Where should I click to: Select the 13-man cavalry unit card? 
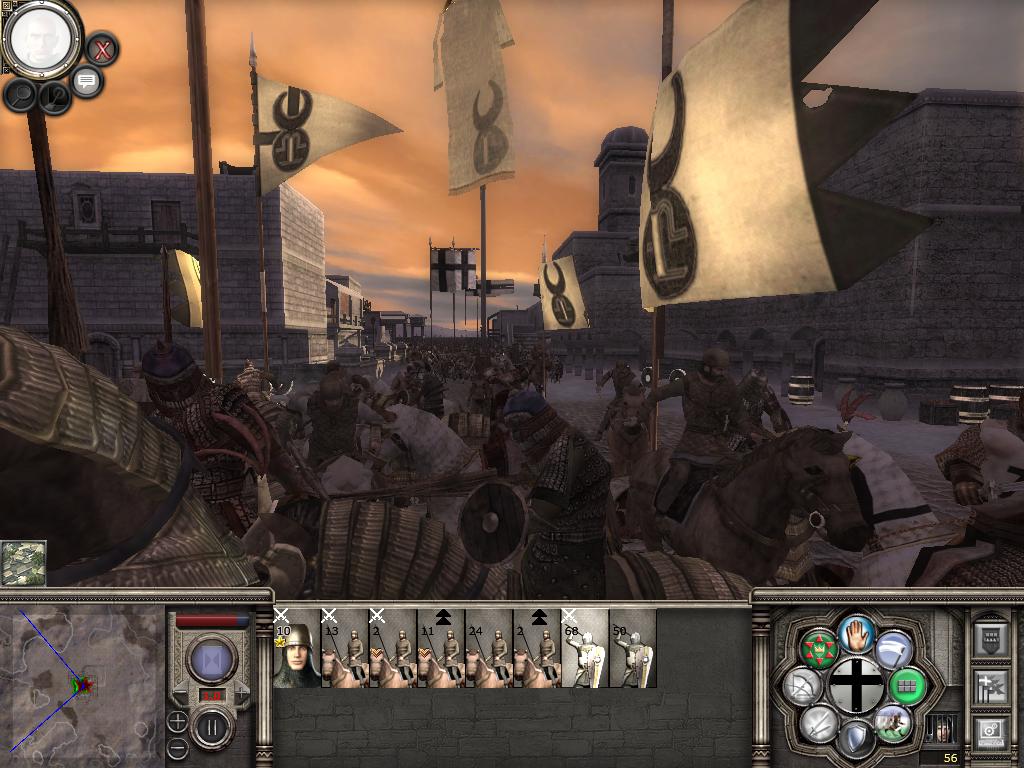(345, 648)
